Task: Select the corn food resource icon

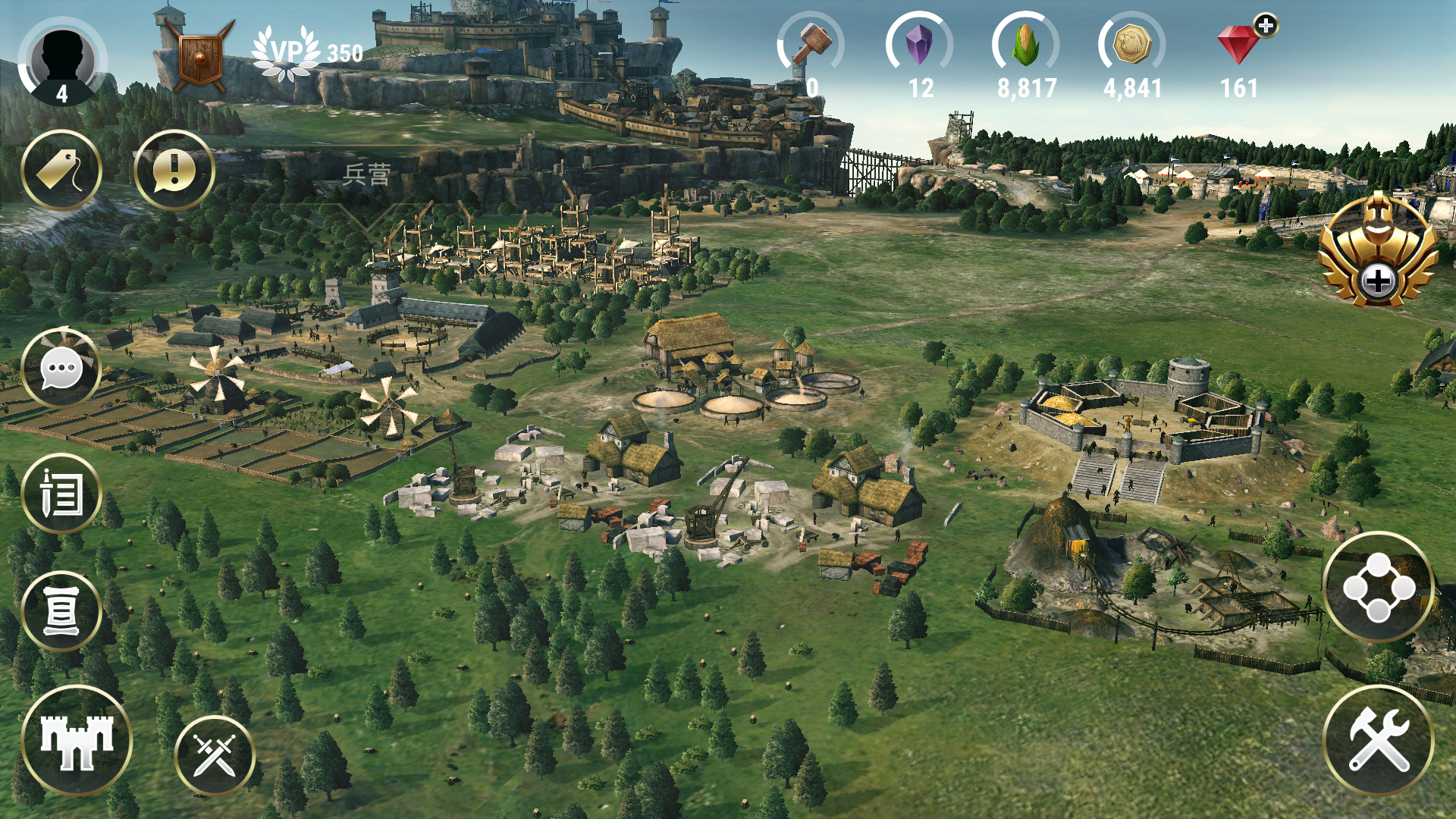Action: pyautogui.click(x=1025, y=44)
